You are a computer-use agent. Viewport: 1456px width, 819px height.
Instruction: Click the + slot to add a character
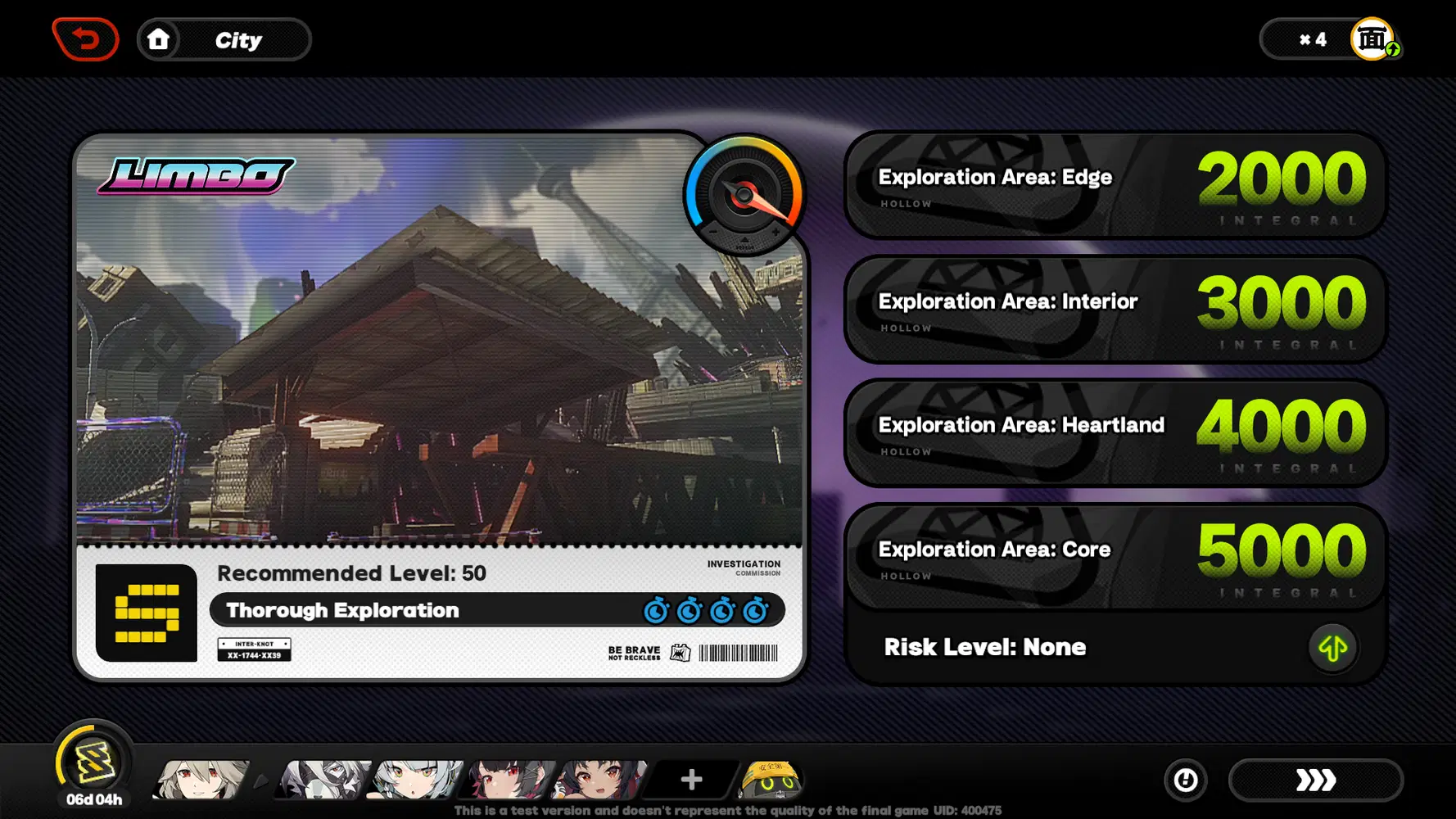pos(690,778)
